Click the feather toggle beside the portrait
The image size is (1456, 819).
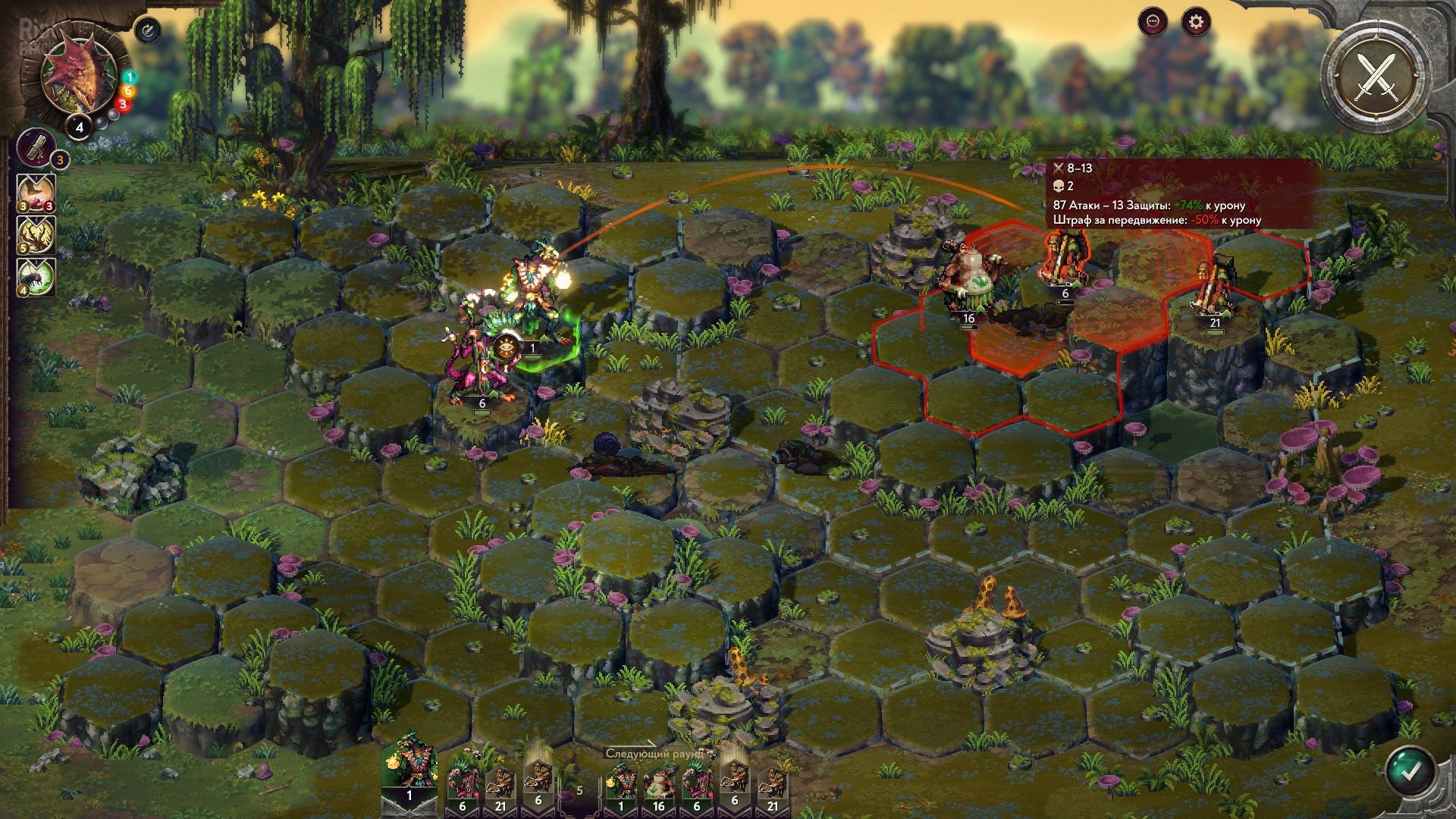(149, 30)
